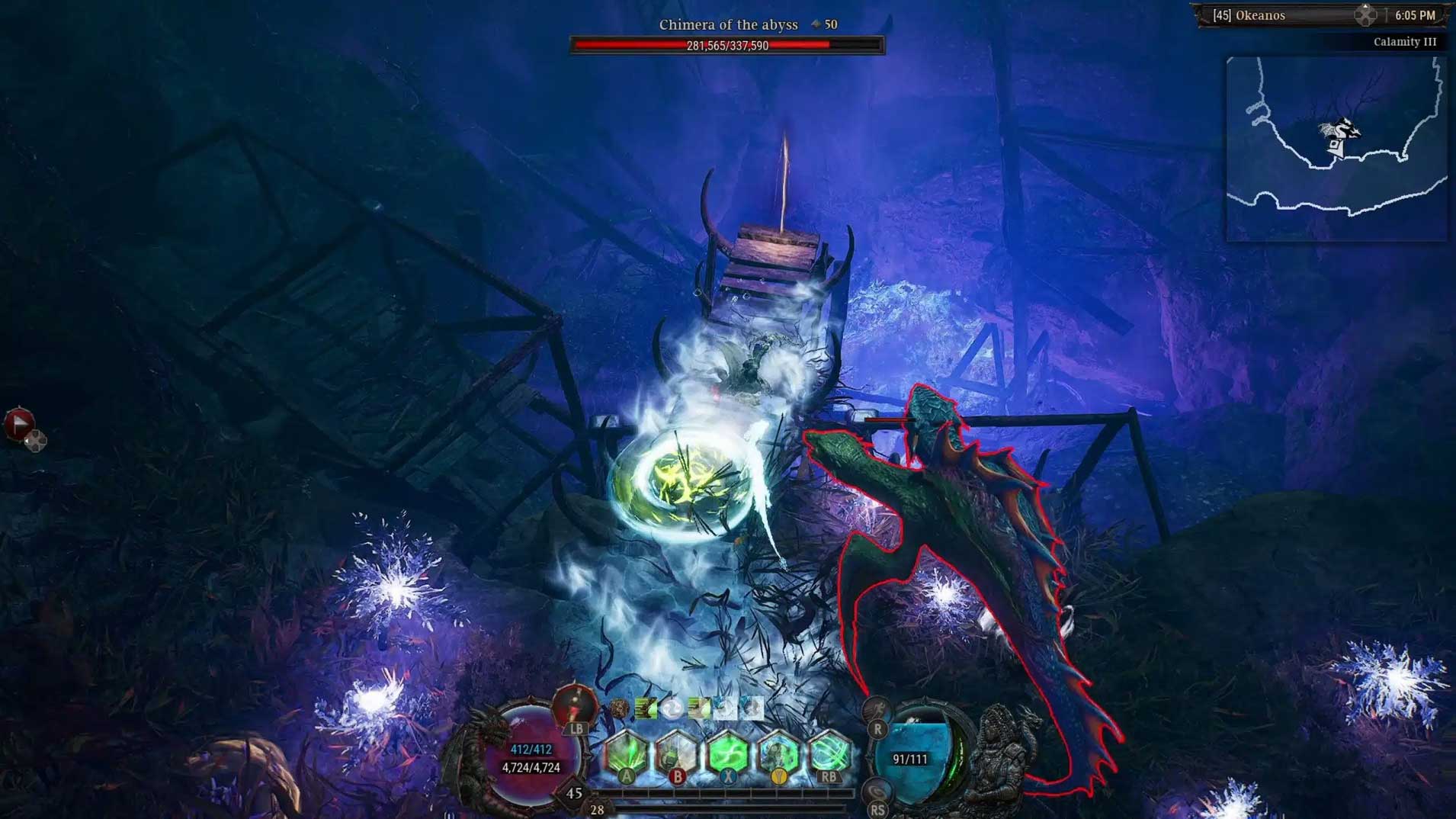
Task: Toggle the blue frost buff icon
Action: [x=725, y=707]
